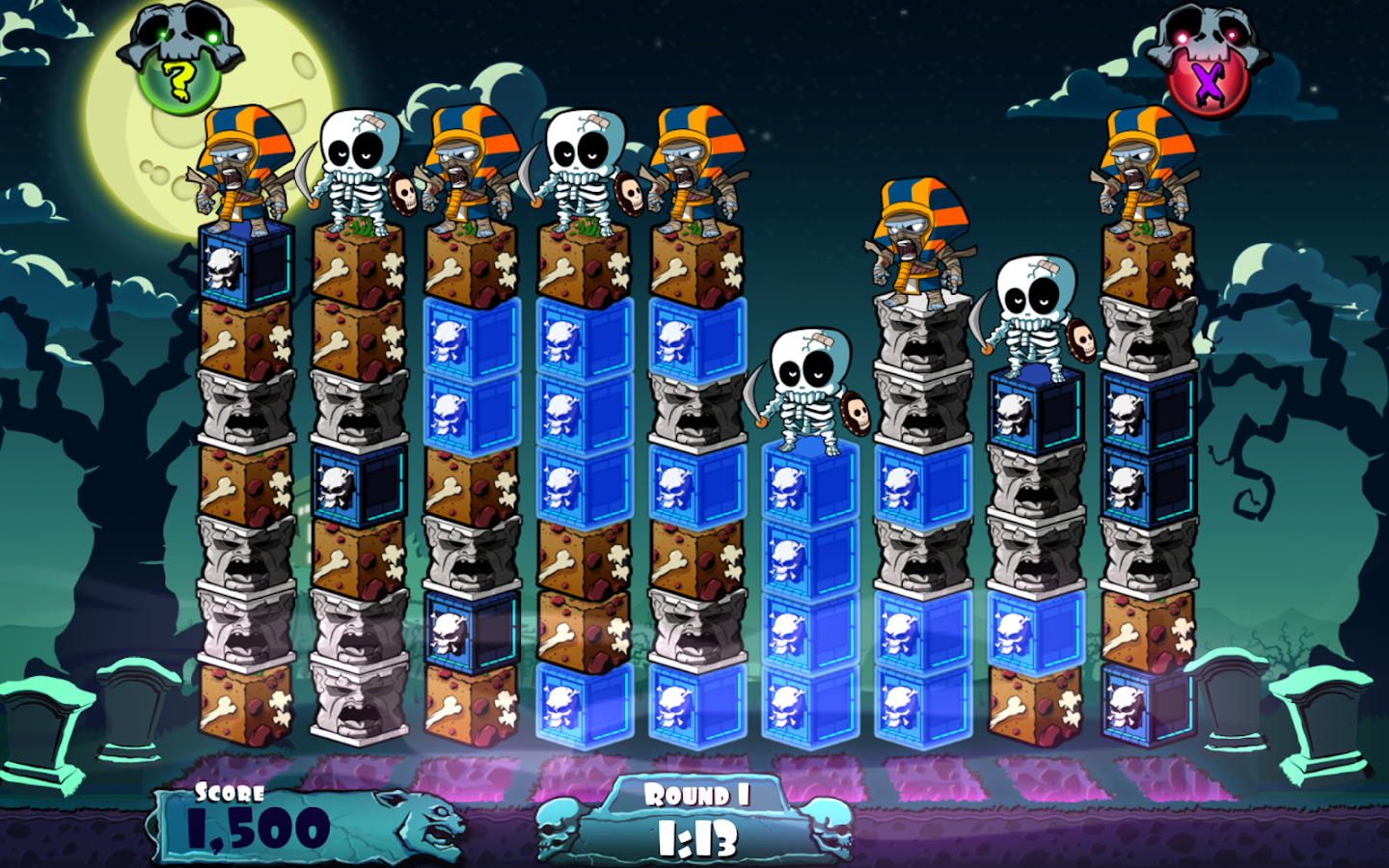Choose the lone blue skull block in second tower
Screen dimensions: 1389x868
[359, 485]
